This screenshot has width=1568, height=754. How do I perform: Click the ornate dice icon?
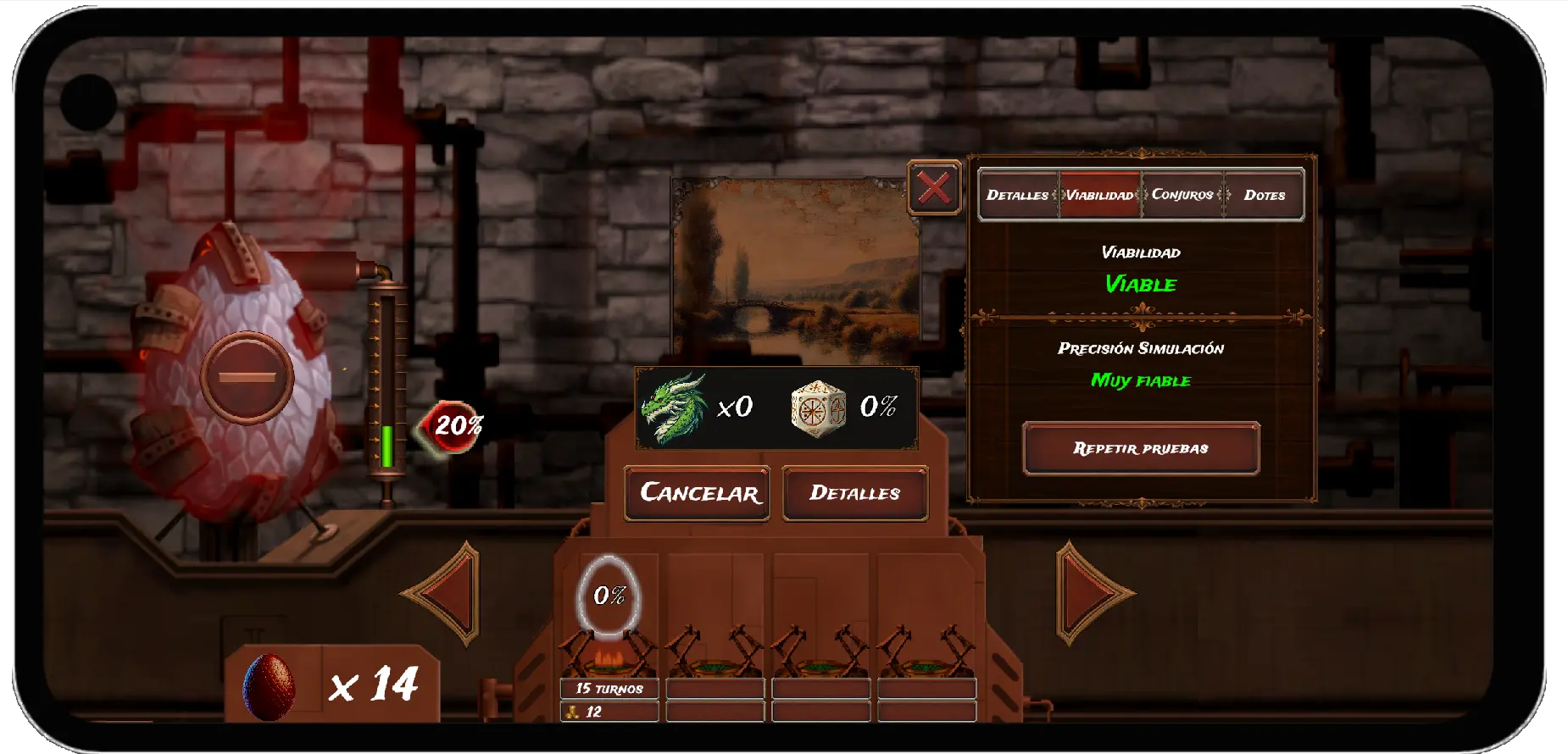pyautogui.click(x=818, y=407)
